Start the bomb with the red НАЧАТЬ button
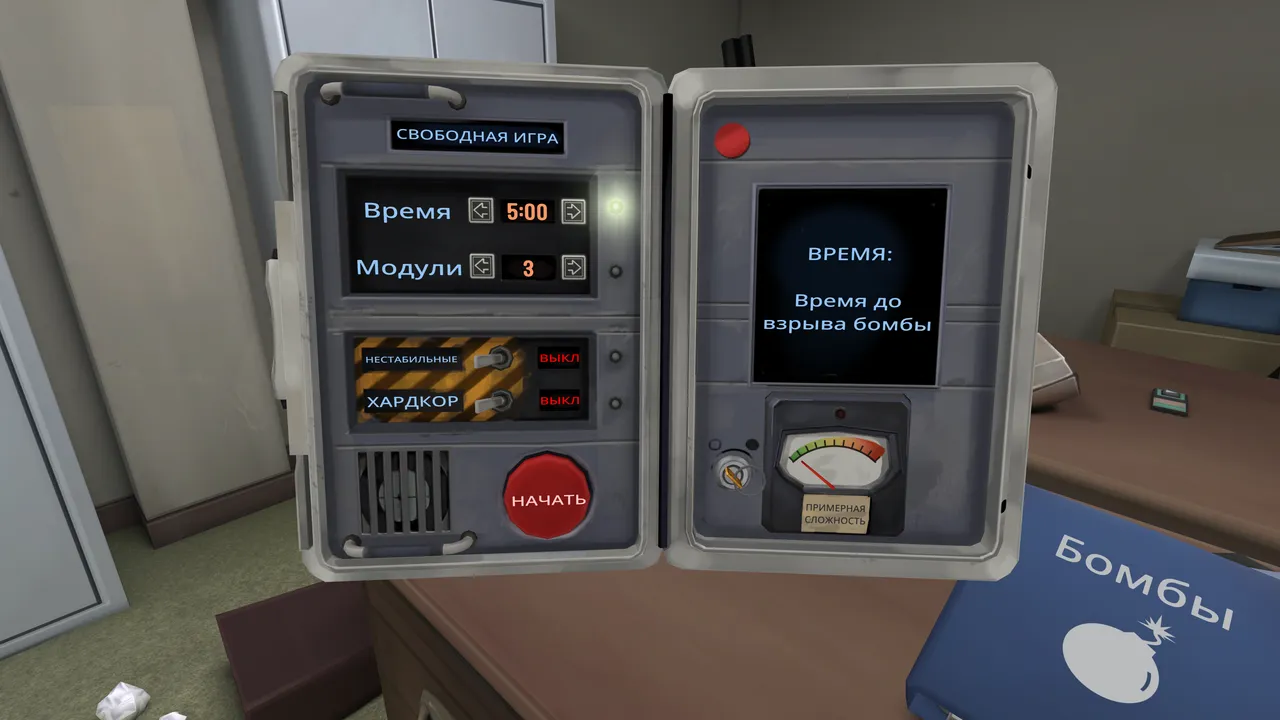 coord(549,497)
